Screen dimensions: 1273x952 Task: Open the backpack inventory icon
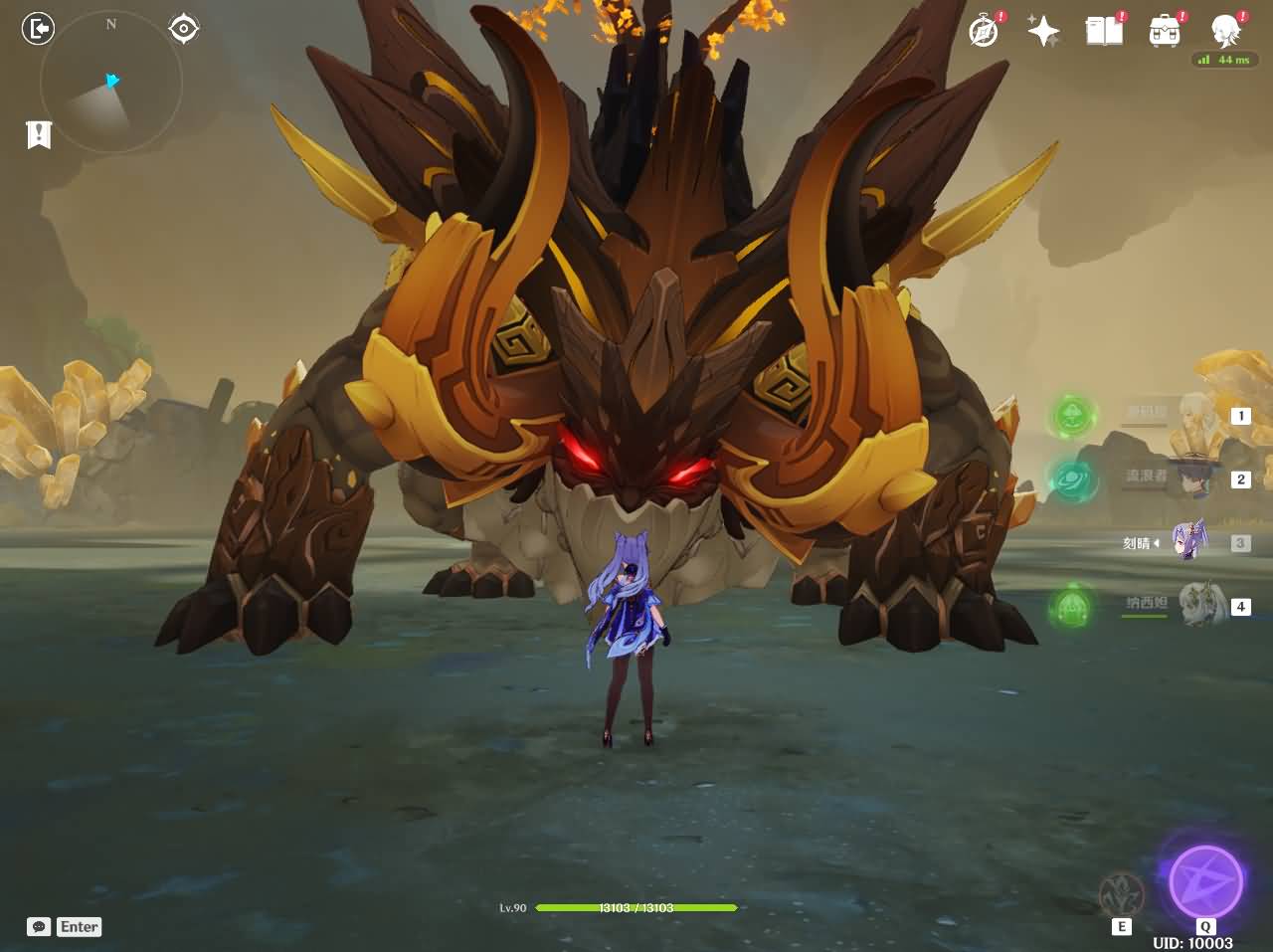(1165, 31)
